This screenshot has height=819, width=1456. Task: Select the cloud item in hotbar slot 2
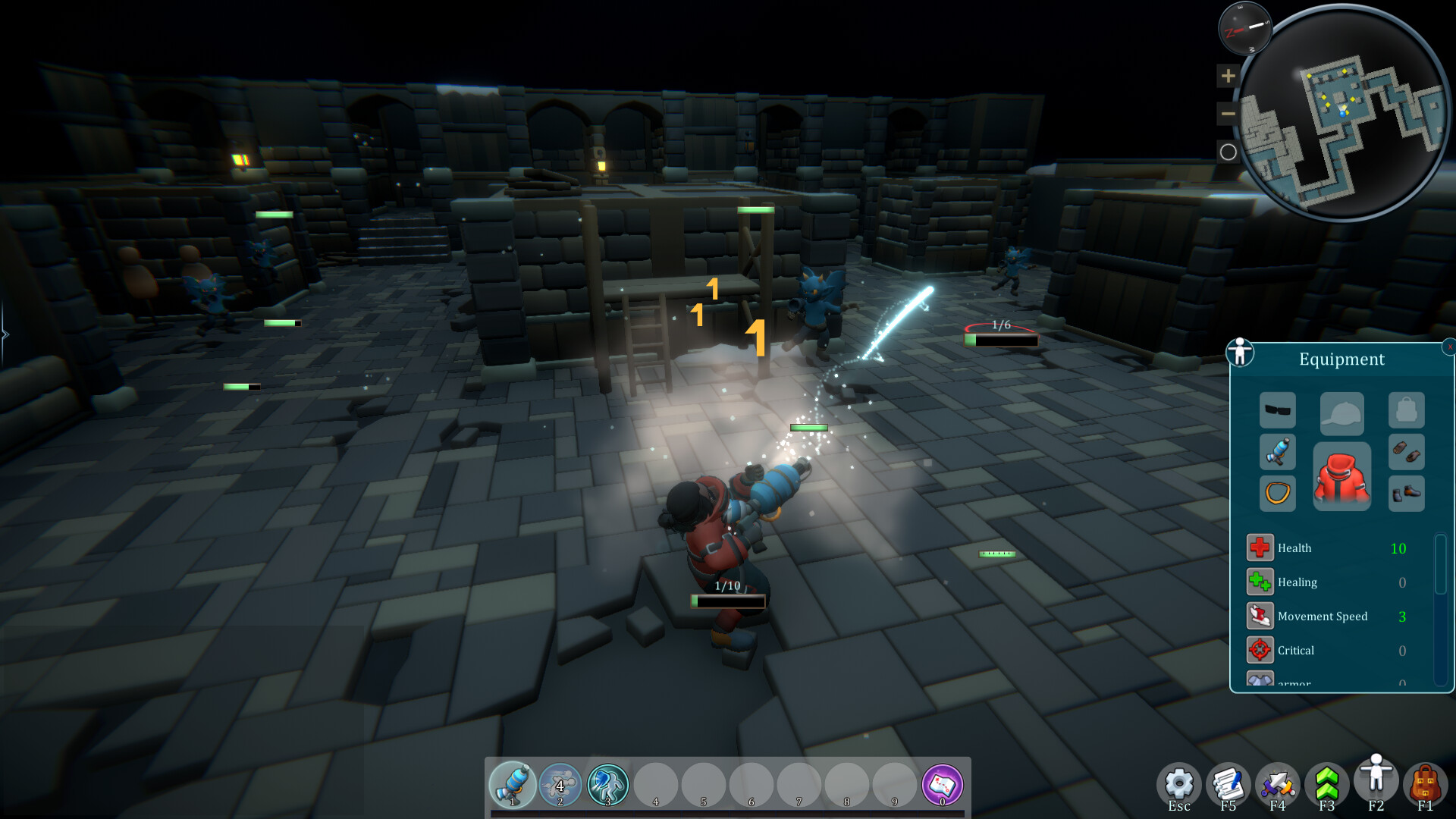pyautogui.click(x=560, y=786)
